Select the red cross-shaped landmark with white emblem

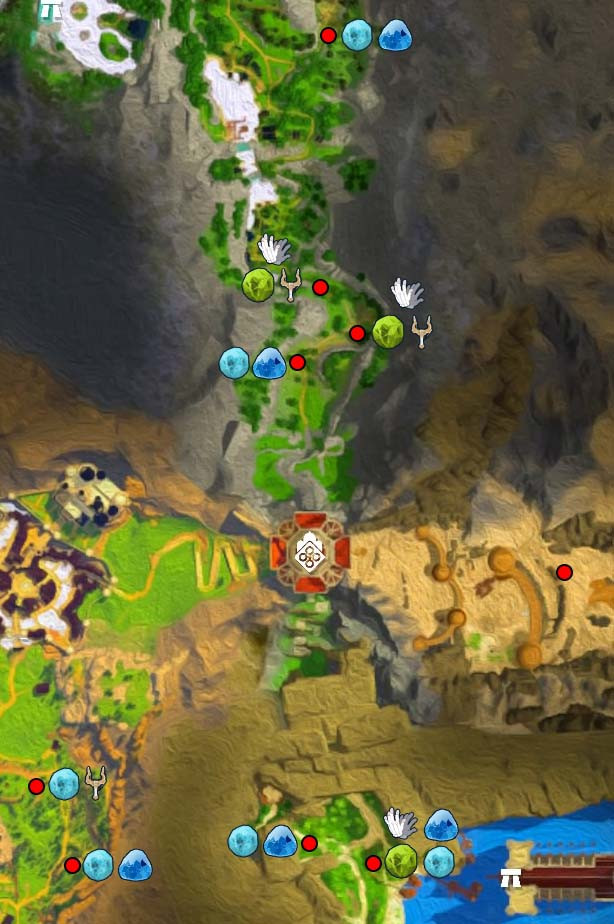310,551
